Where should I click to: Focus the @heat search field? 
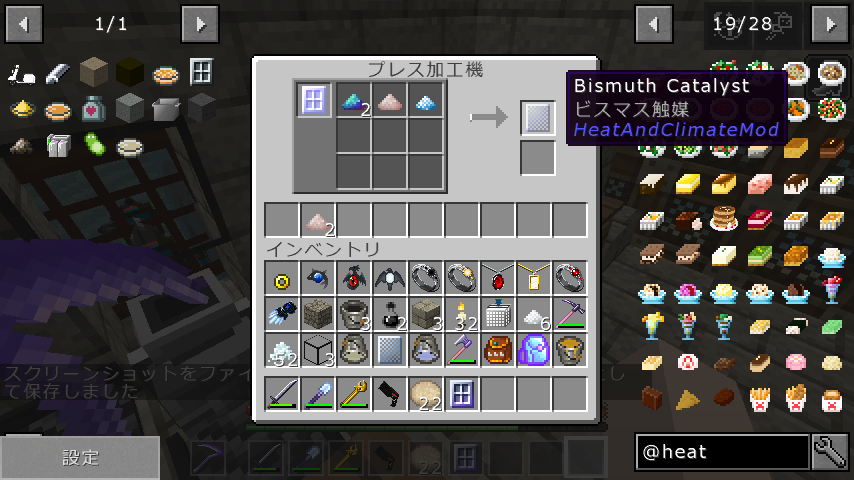722,452
